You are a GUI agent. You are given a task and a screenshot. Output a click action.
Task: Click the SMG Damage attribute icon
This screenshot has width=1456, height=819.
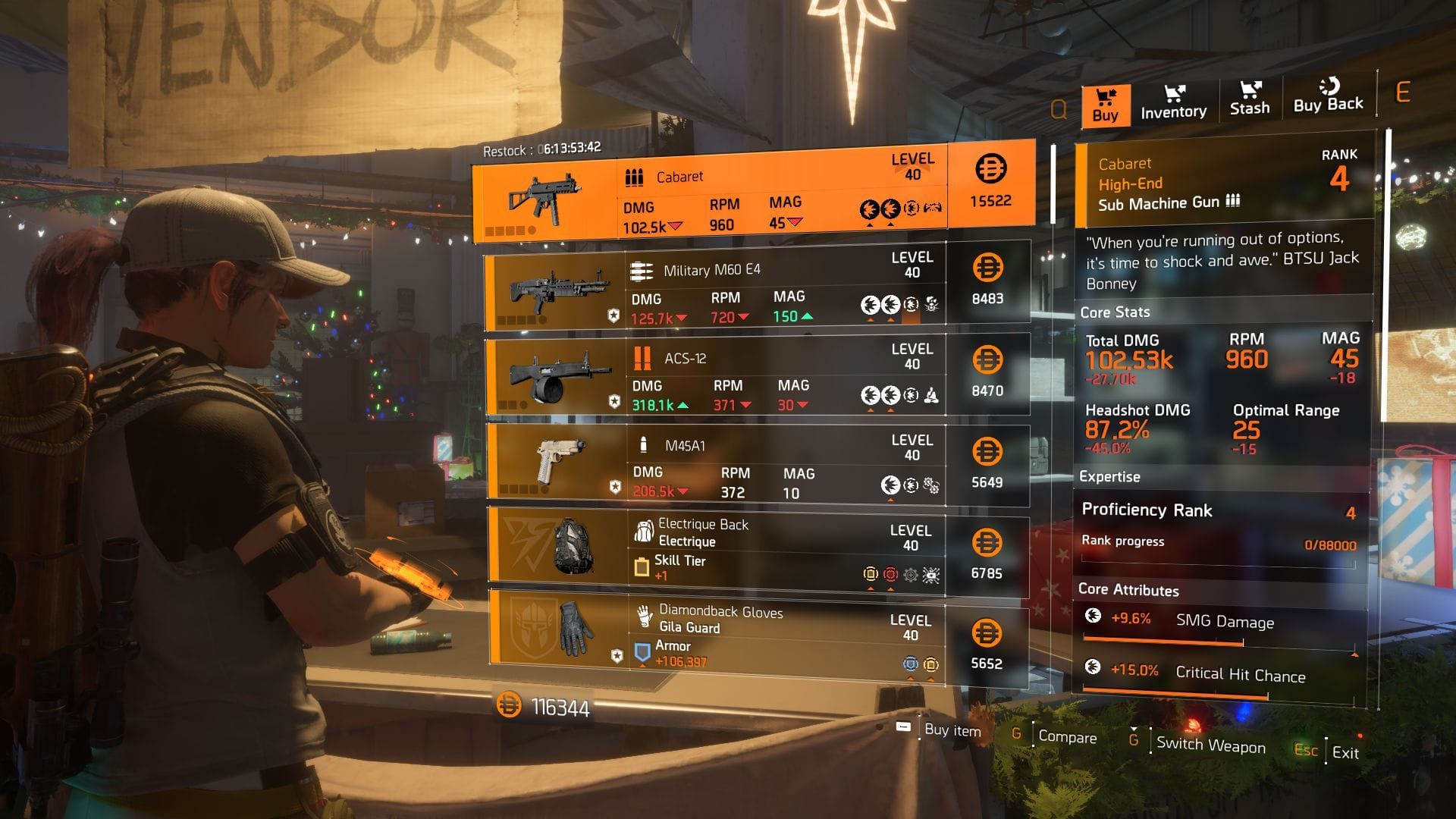1093,616
